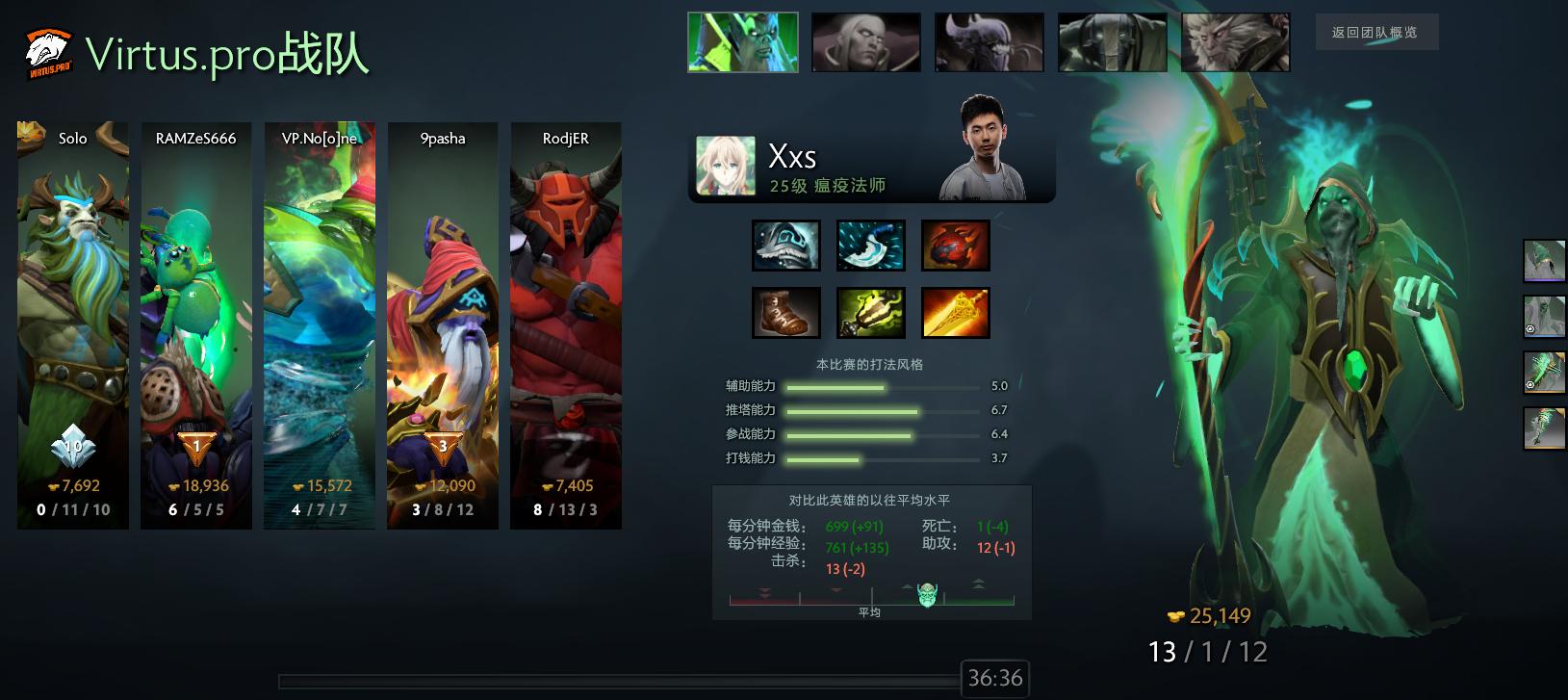Switch to the Monkey King hero tab
Image resolution: width=1568 pixels, height=700 pixels.
[x=1235, y=41]
